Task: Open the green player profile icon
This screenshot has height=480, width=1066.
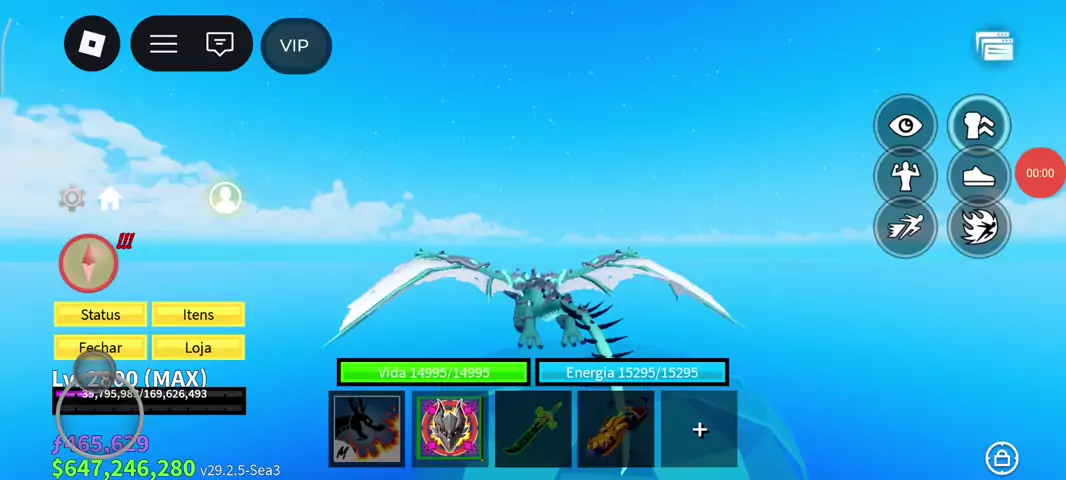Action: (x=225, y=197)
